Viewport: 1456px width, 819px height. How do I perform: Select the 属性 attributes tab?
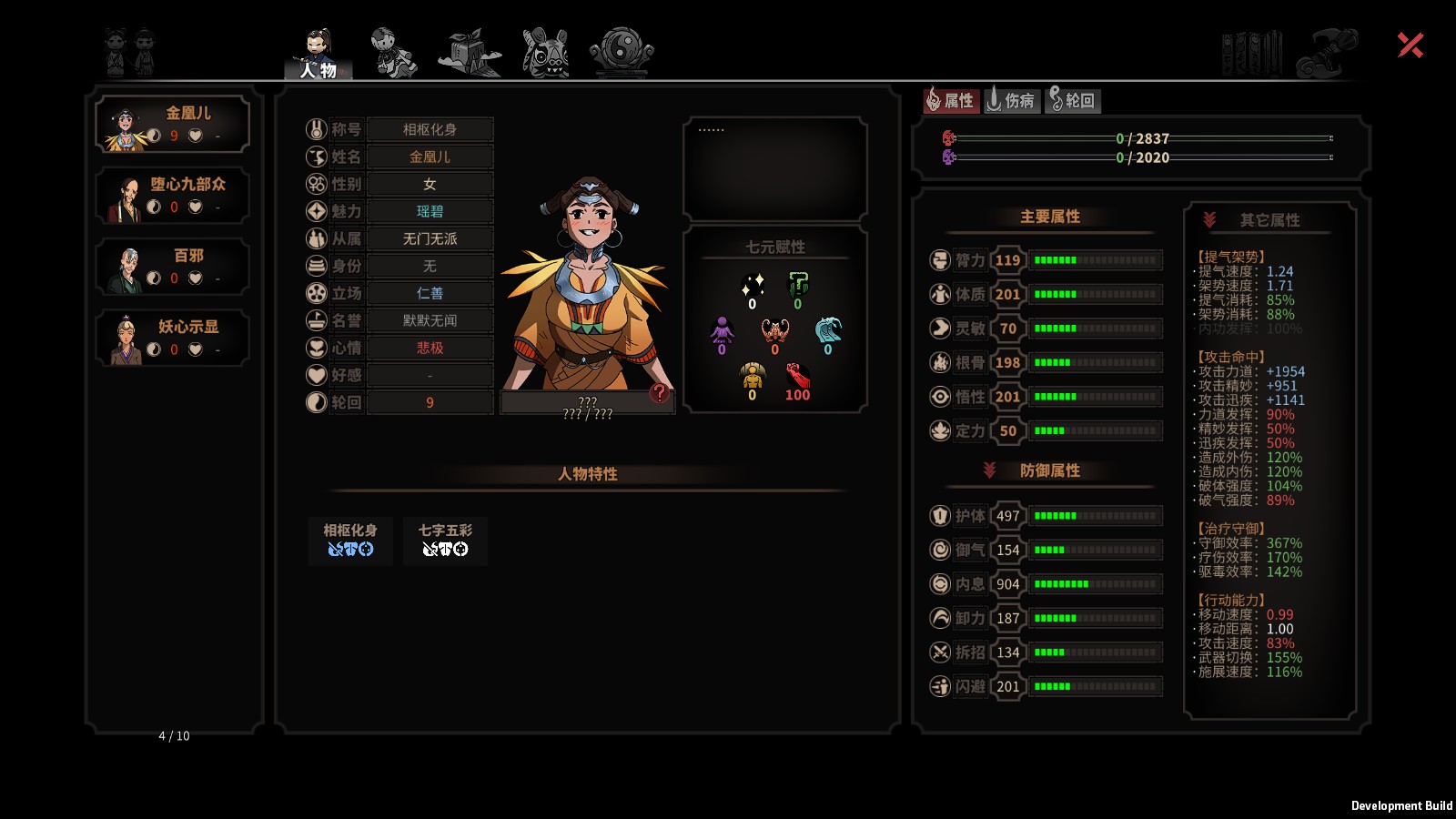click(x=951, y=100)
